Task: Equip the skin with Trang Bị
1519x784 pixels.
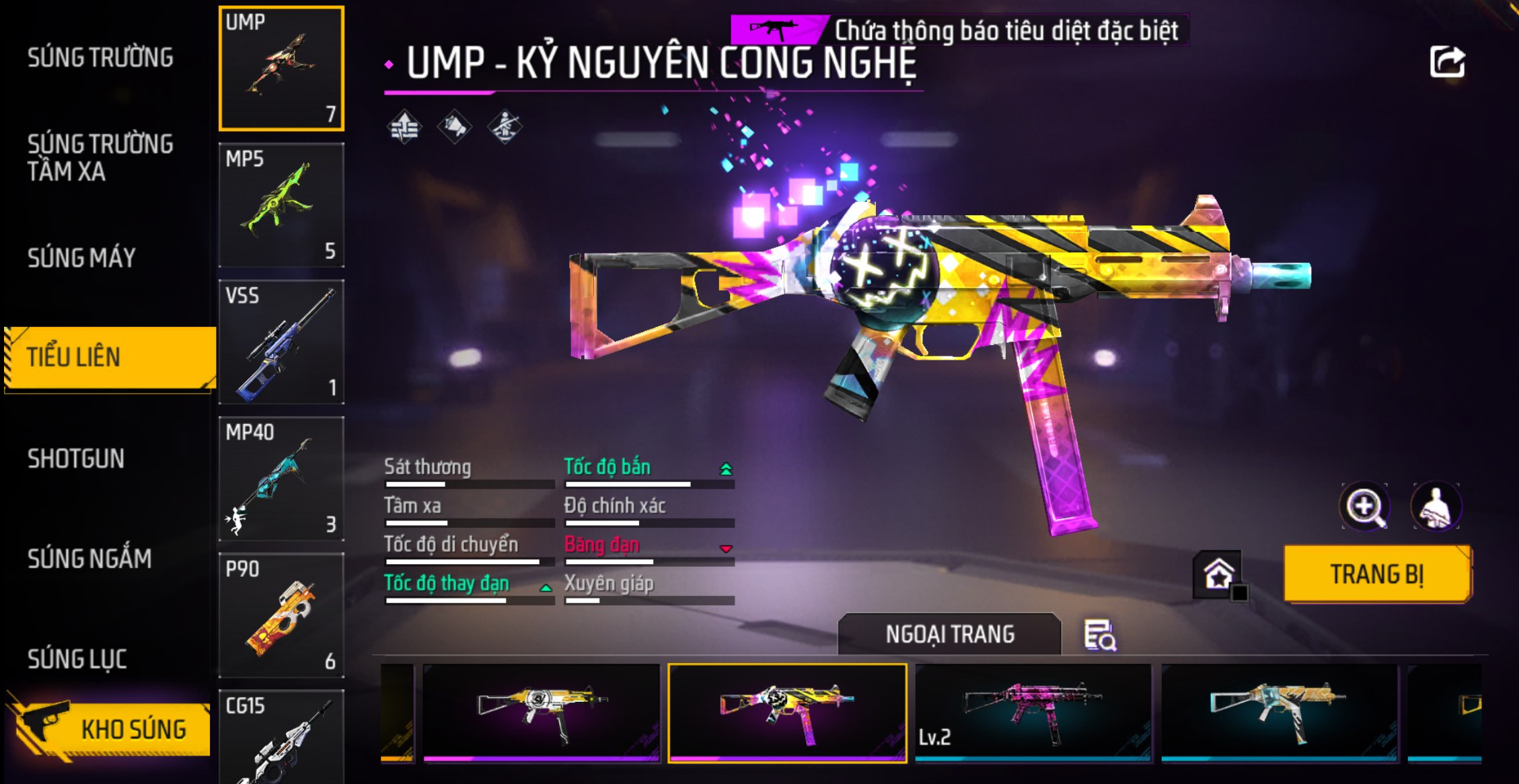Action: [x=1377, y=574]
